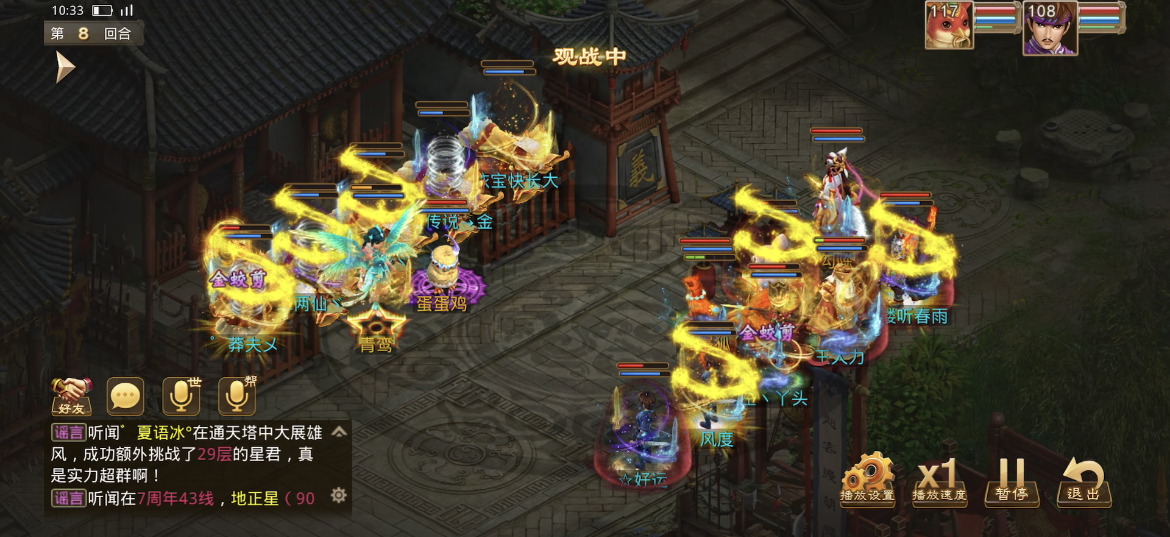Activate the 帮 guild voice microphone

237,396
